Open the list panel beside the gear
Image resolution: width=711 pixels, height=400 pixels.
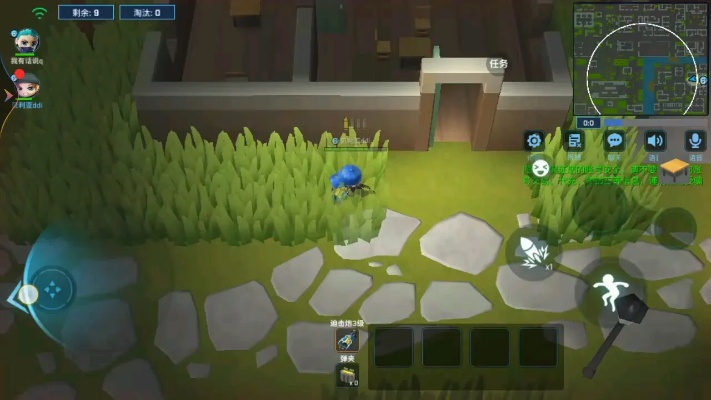click(574, 141)
